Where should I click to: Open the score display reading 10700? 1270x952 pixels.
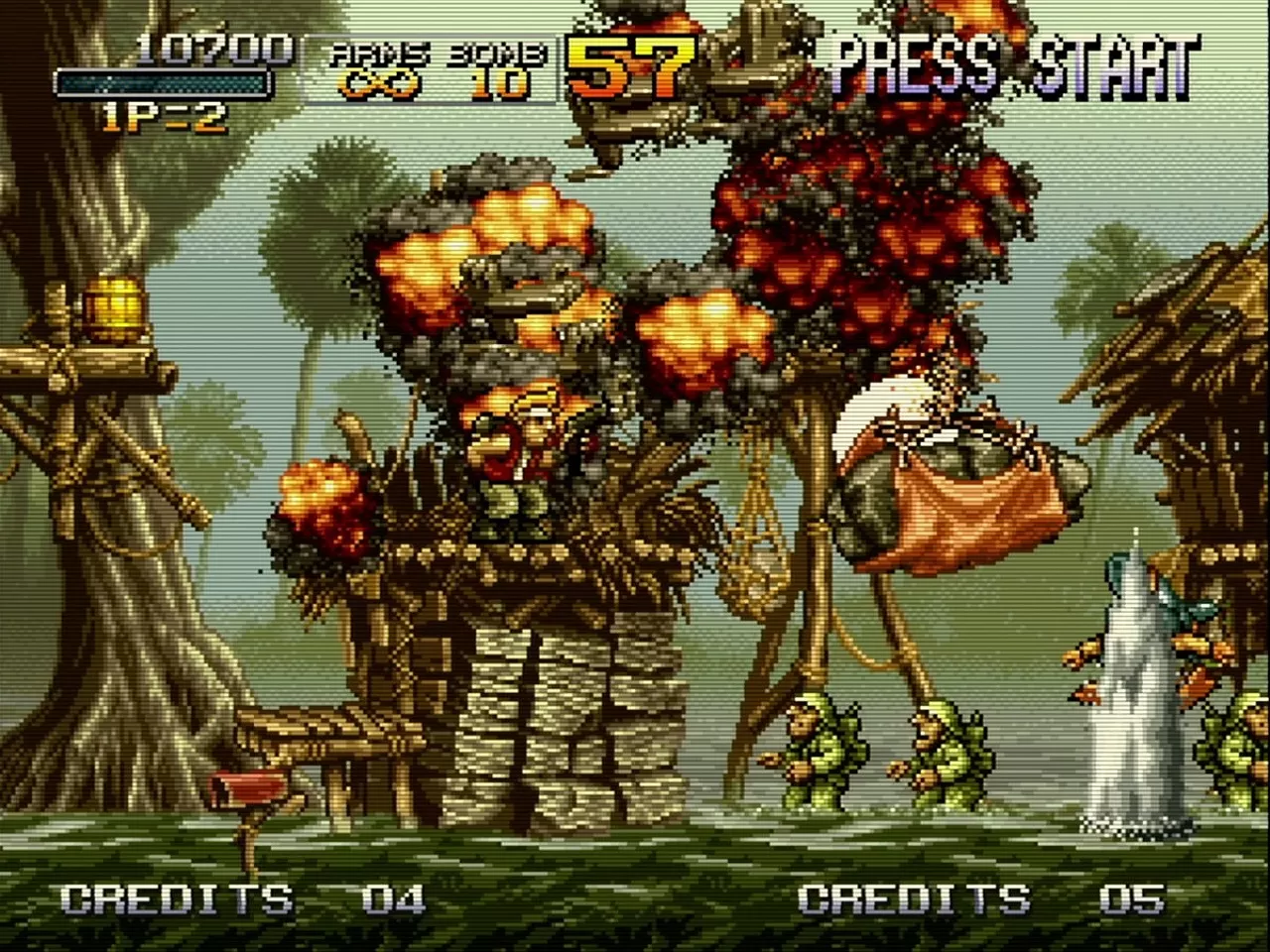(213, 48)
